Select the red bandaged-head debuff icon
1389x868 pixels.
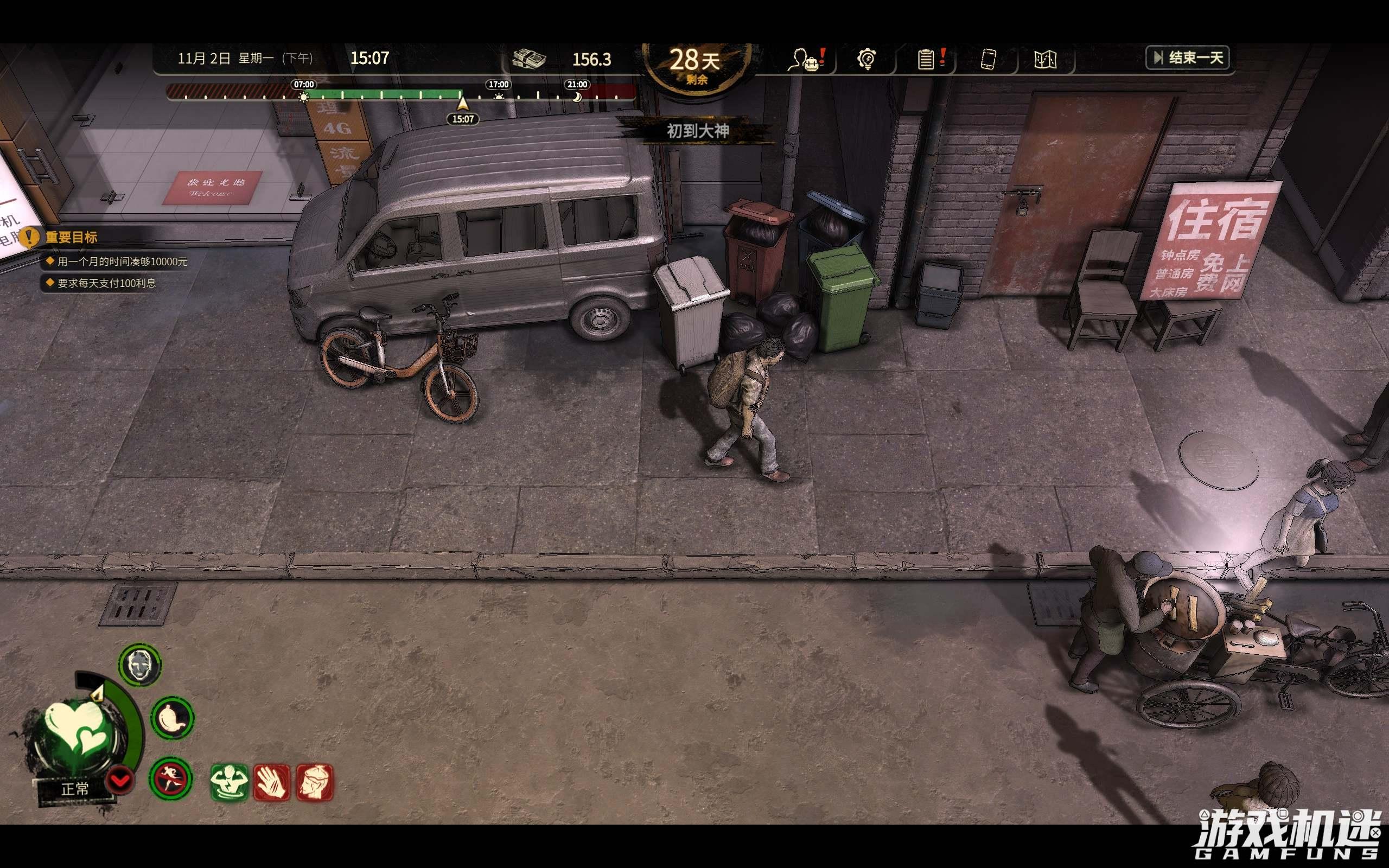[314, 782]
